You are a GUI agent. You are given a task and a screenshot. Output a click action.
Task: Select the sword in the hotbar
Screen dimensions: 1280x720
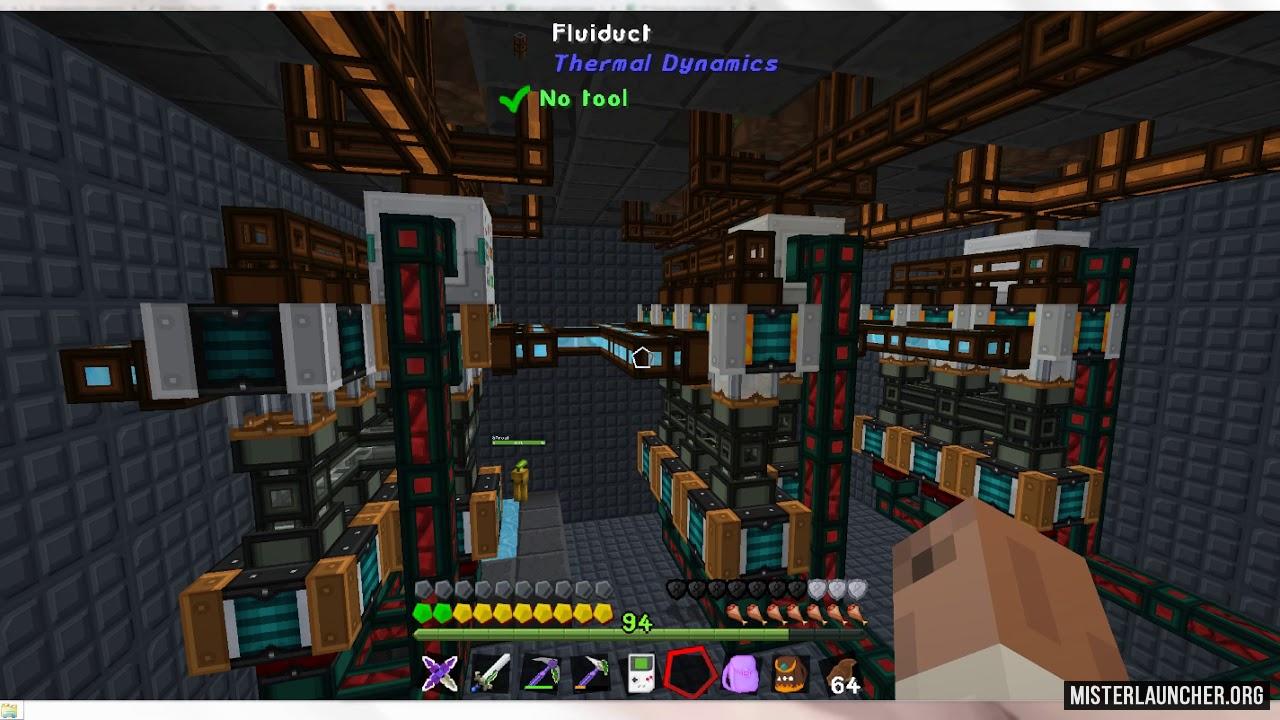point(491,672)
